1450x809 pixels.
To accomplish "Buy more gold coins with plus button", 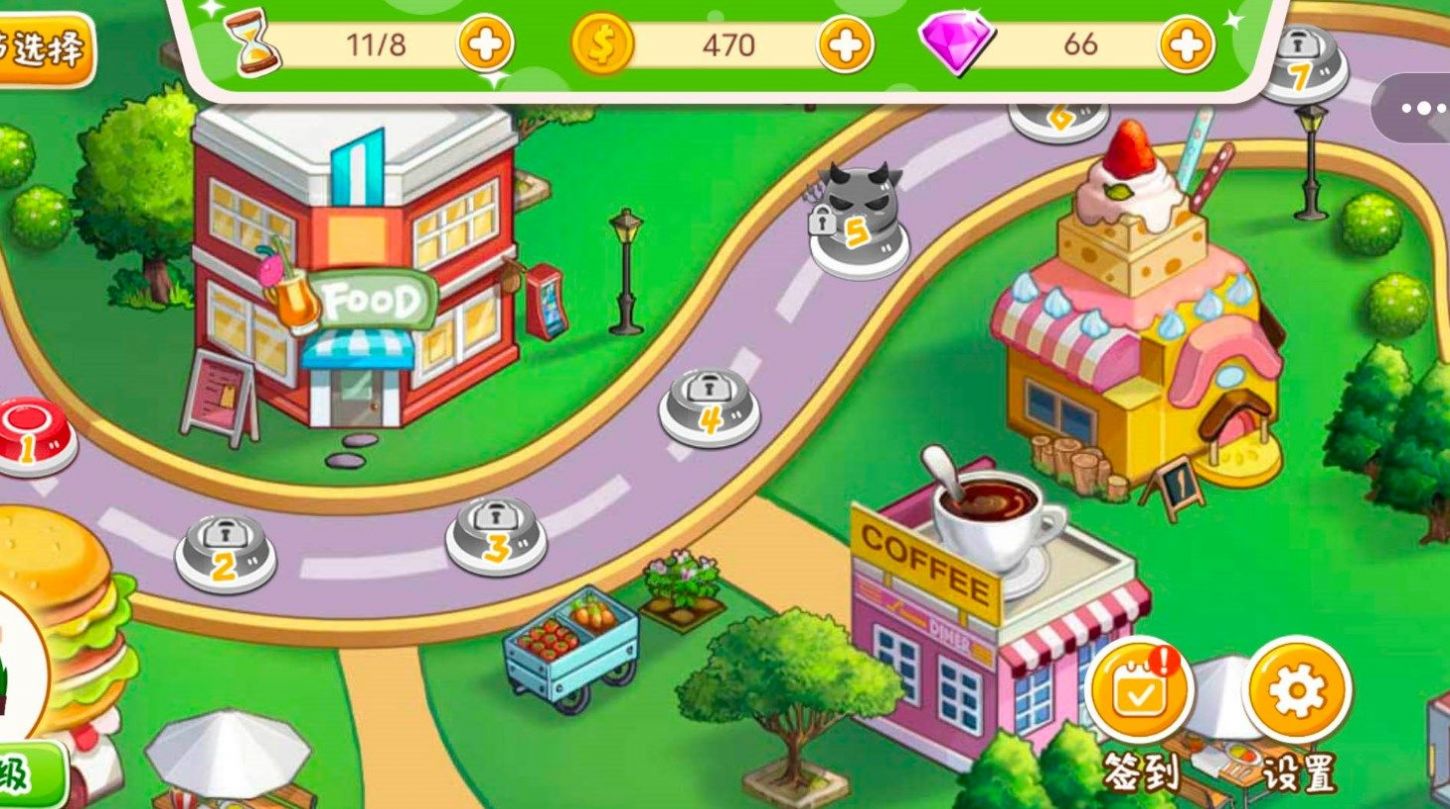I will click(846, 44).
